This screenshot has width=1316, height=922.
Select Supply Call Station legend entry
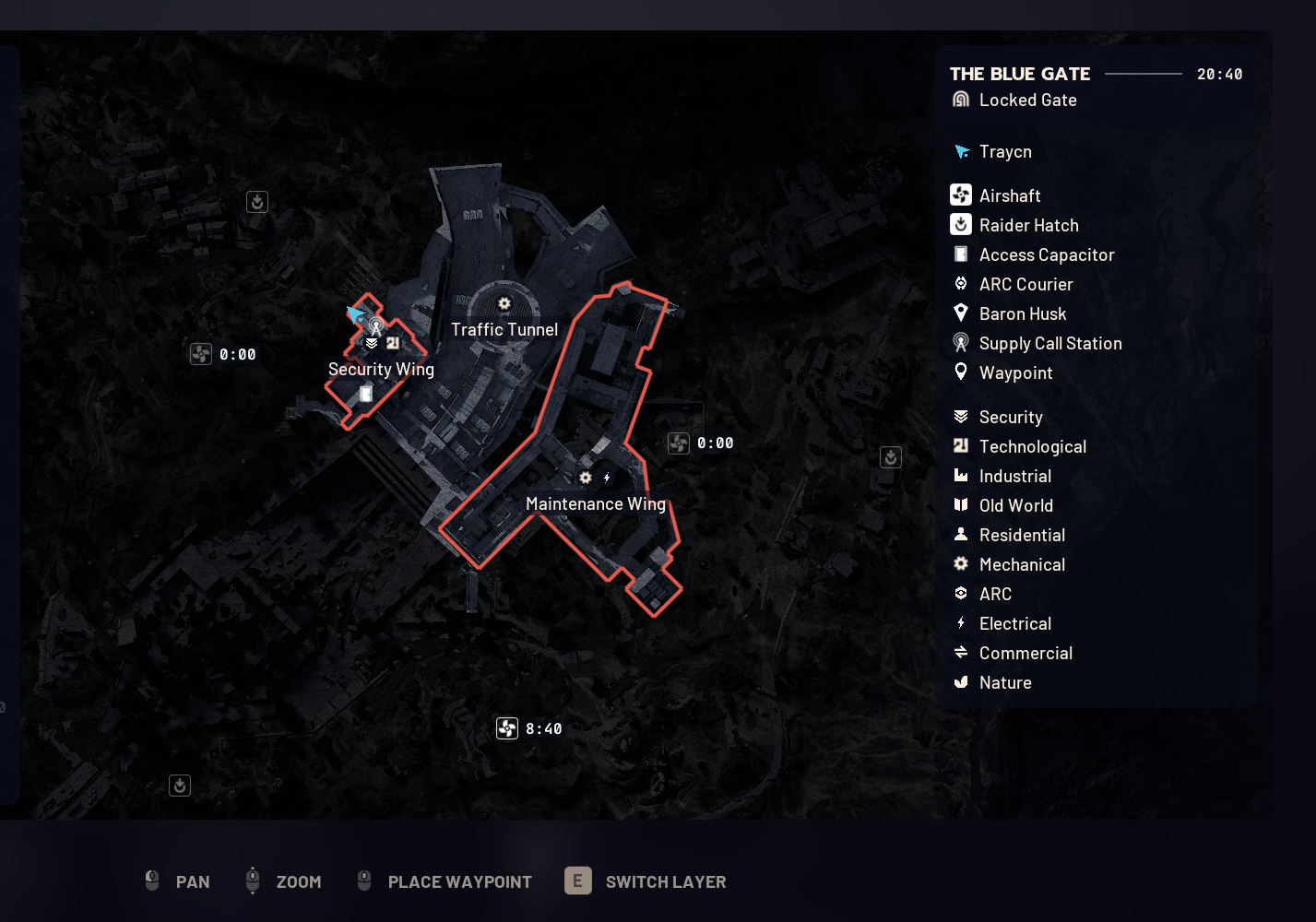pyautogui.click(x=1049, y=343)
